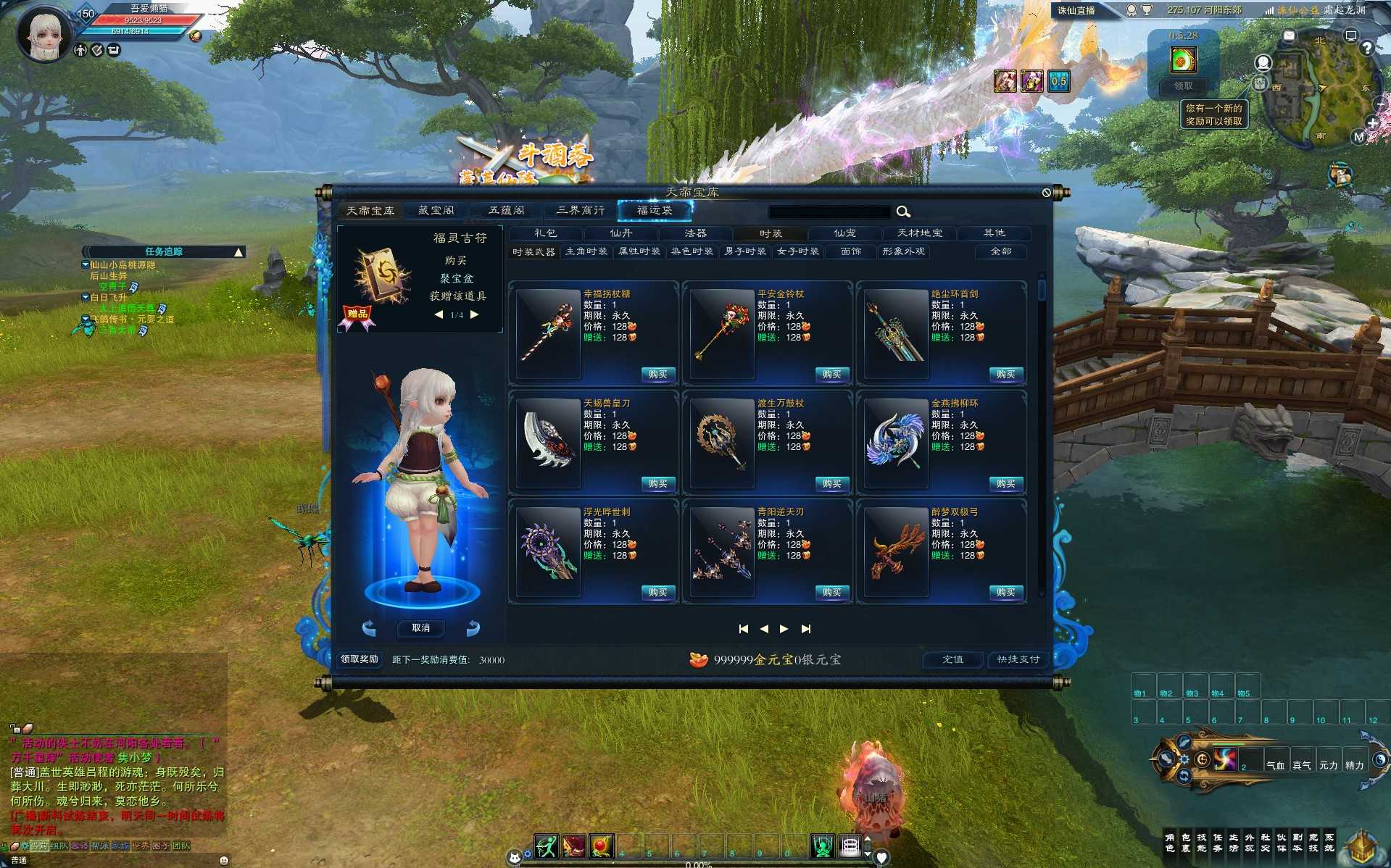Click the shop search magnifier icon
The height and width of the screenshot is (868, 1391).
pyautogui.click(x=903, y=212)
